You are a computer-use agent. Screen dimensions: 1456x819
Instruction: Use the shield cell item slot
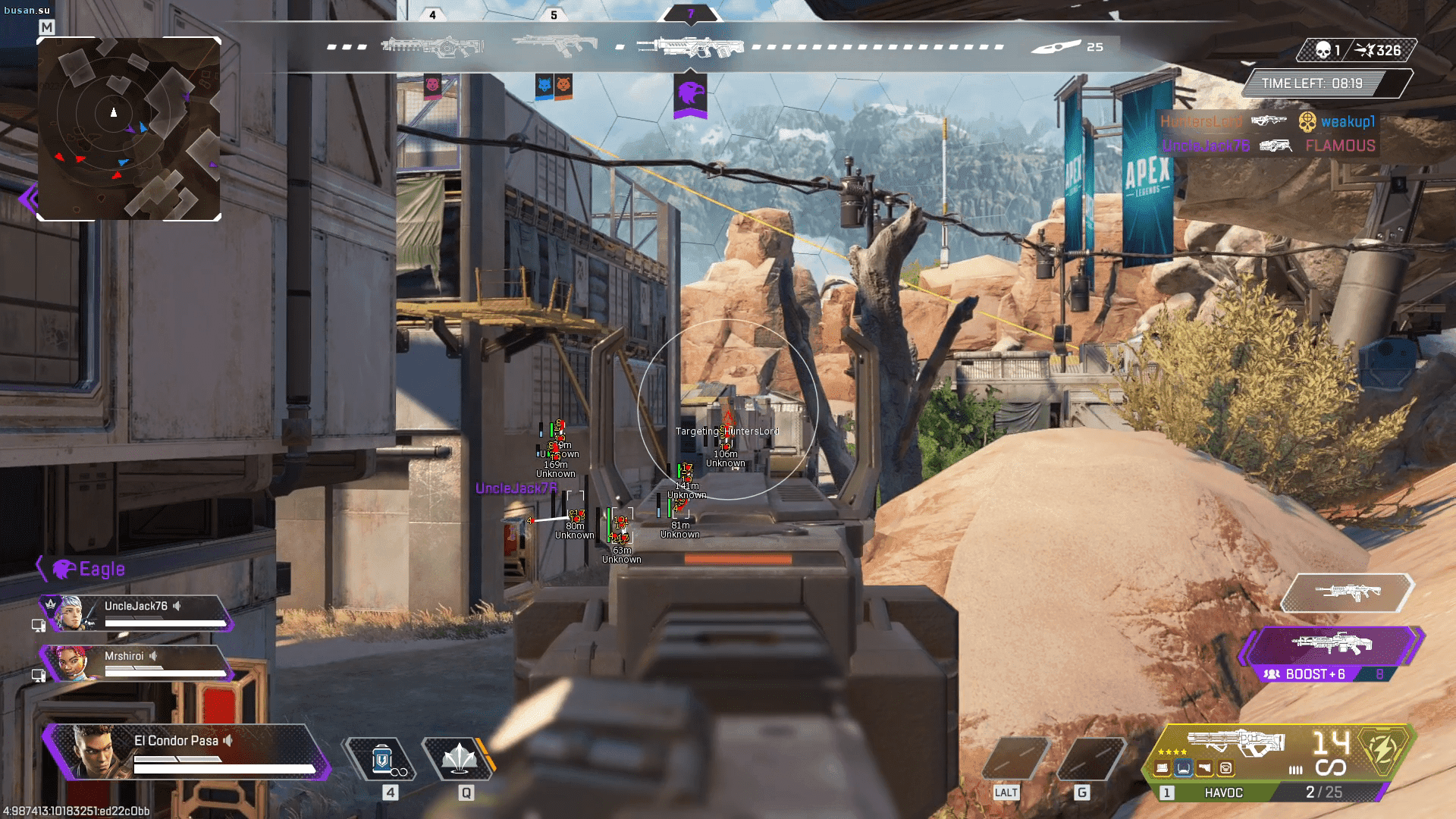(382, 759)
